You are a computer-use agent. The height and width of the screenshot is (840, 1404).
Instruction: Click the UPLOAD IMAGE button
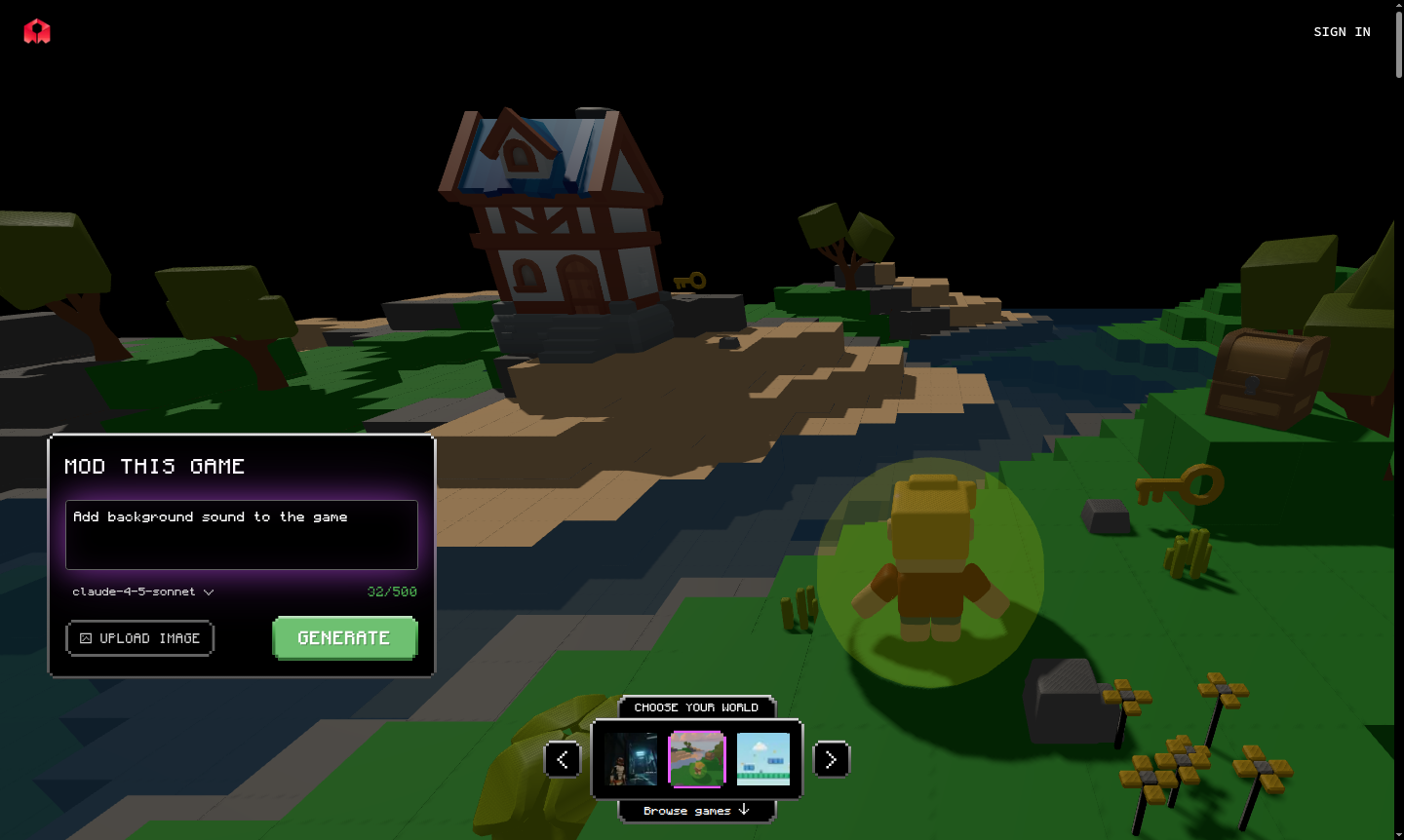pos(139,638)
